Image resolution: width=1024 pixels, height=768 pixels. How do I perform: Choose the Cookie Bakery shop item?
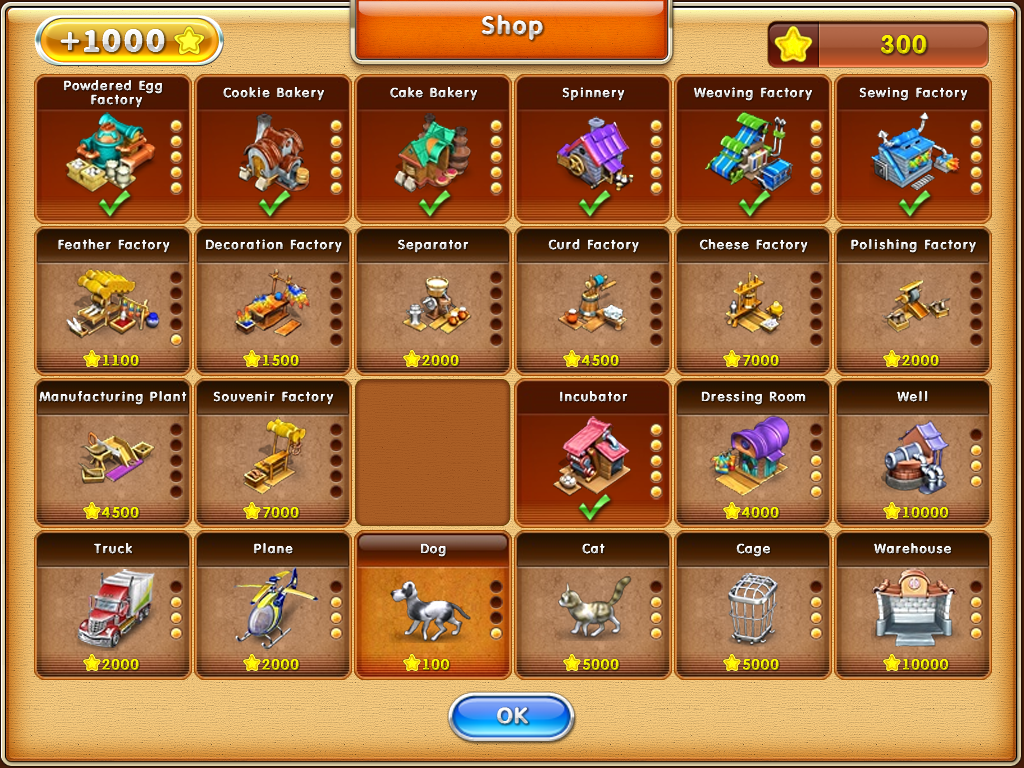point(273,150)
